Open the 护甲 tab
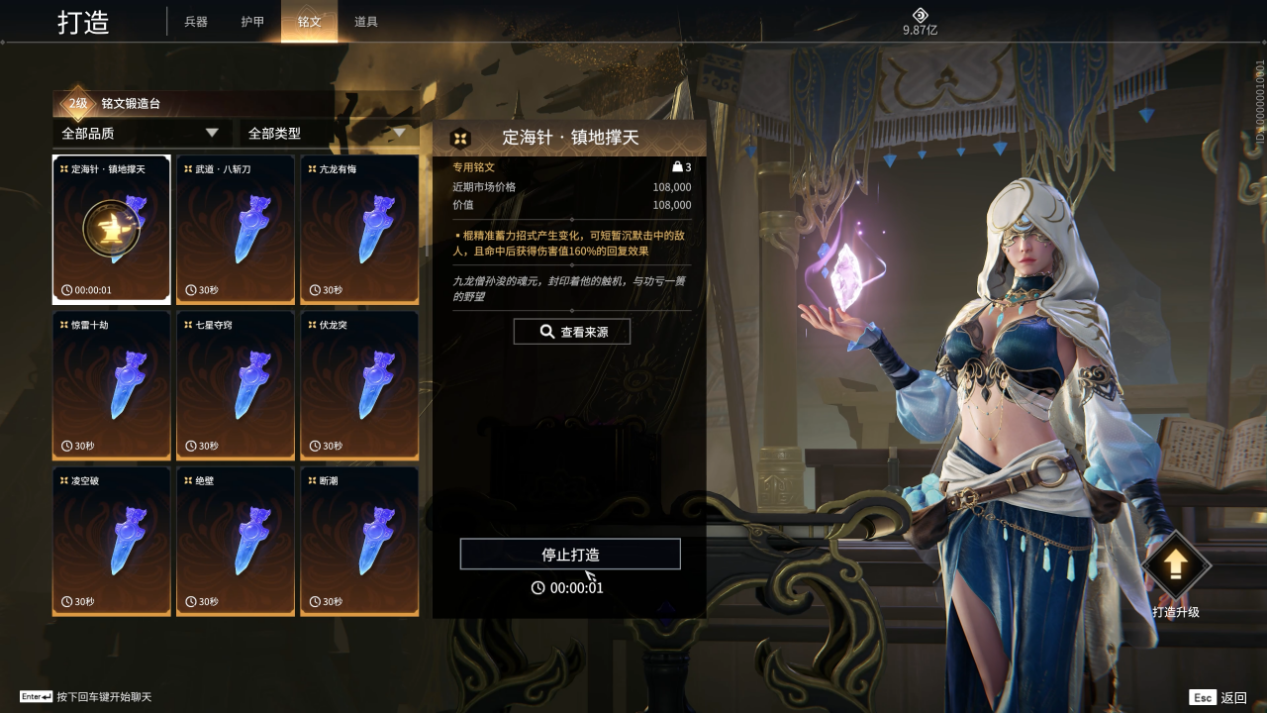The image size is (1267, 713). 253,22
